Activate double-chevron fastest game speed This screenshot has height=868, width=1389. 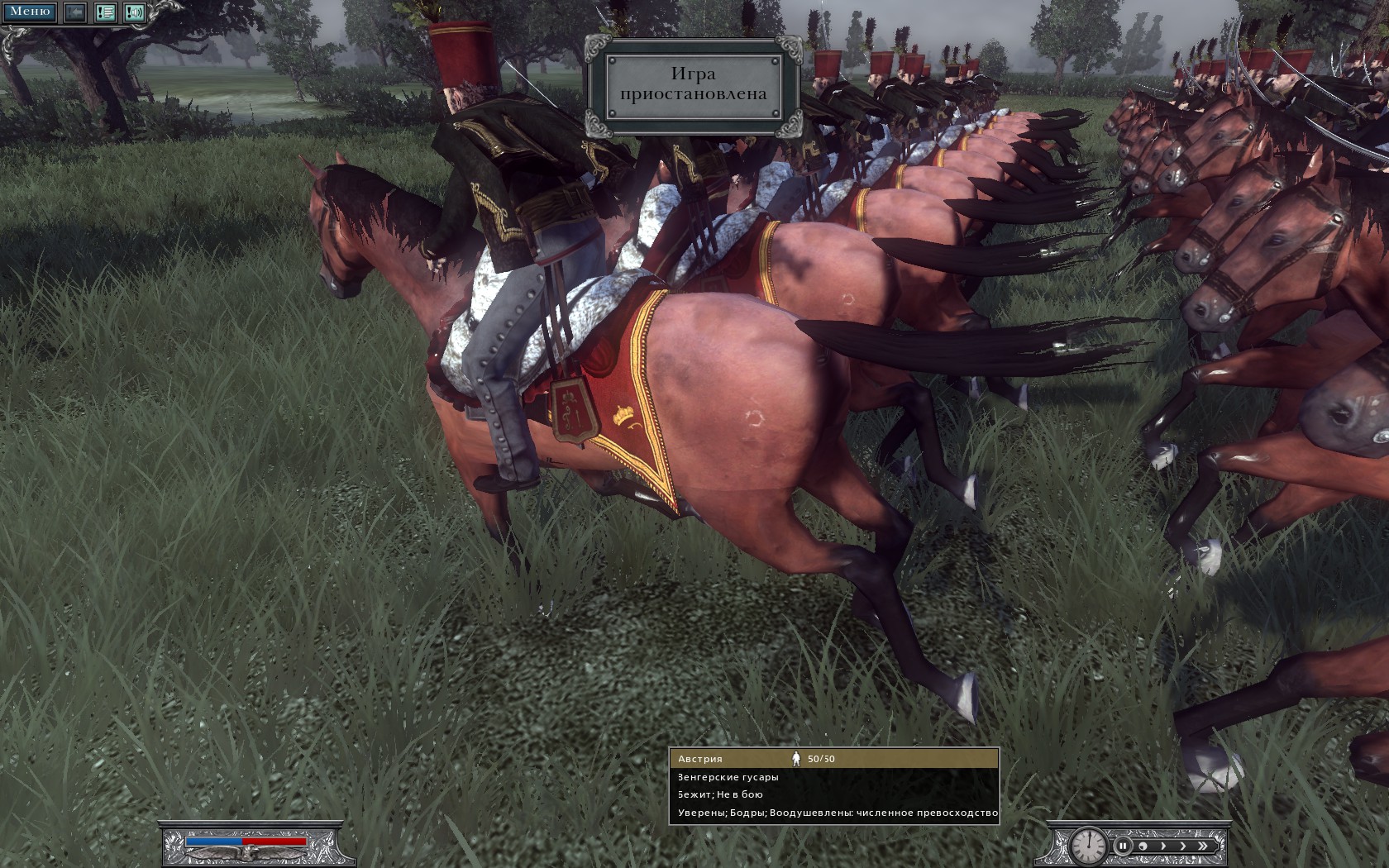click(1203, 846)
